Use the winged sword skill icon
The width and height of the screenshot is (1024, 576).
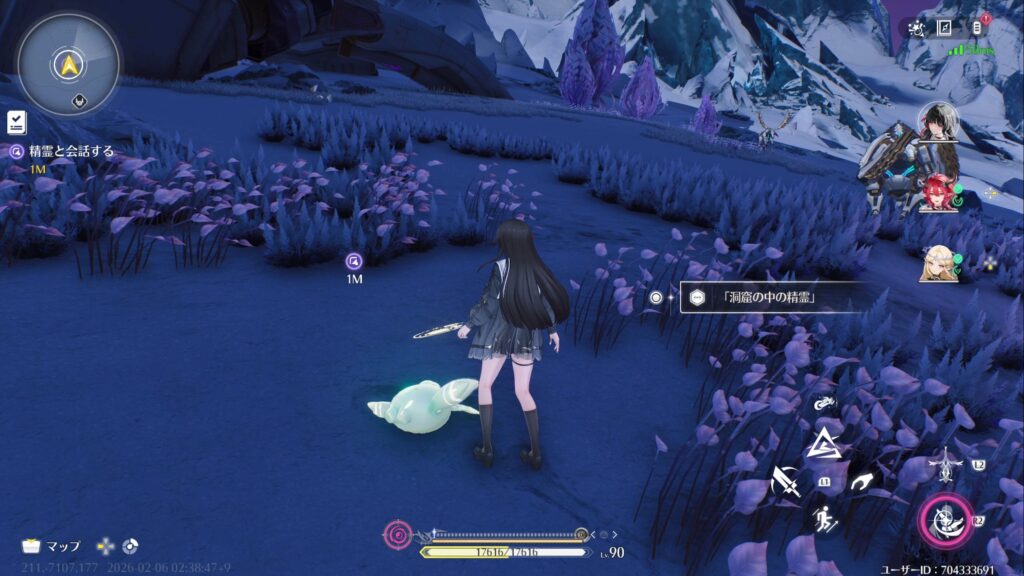945,464
